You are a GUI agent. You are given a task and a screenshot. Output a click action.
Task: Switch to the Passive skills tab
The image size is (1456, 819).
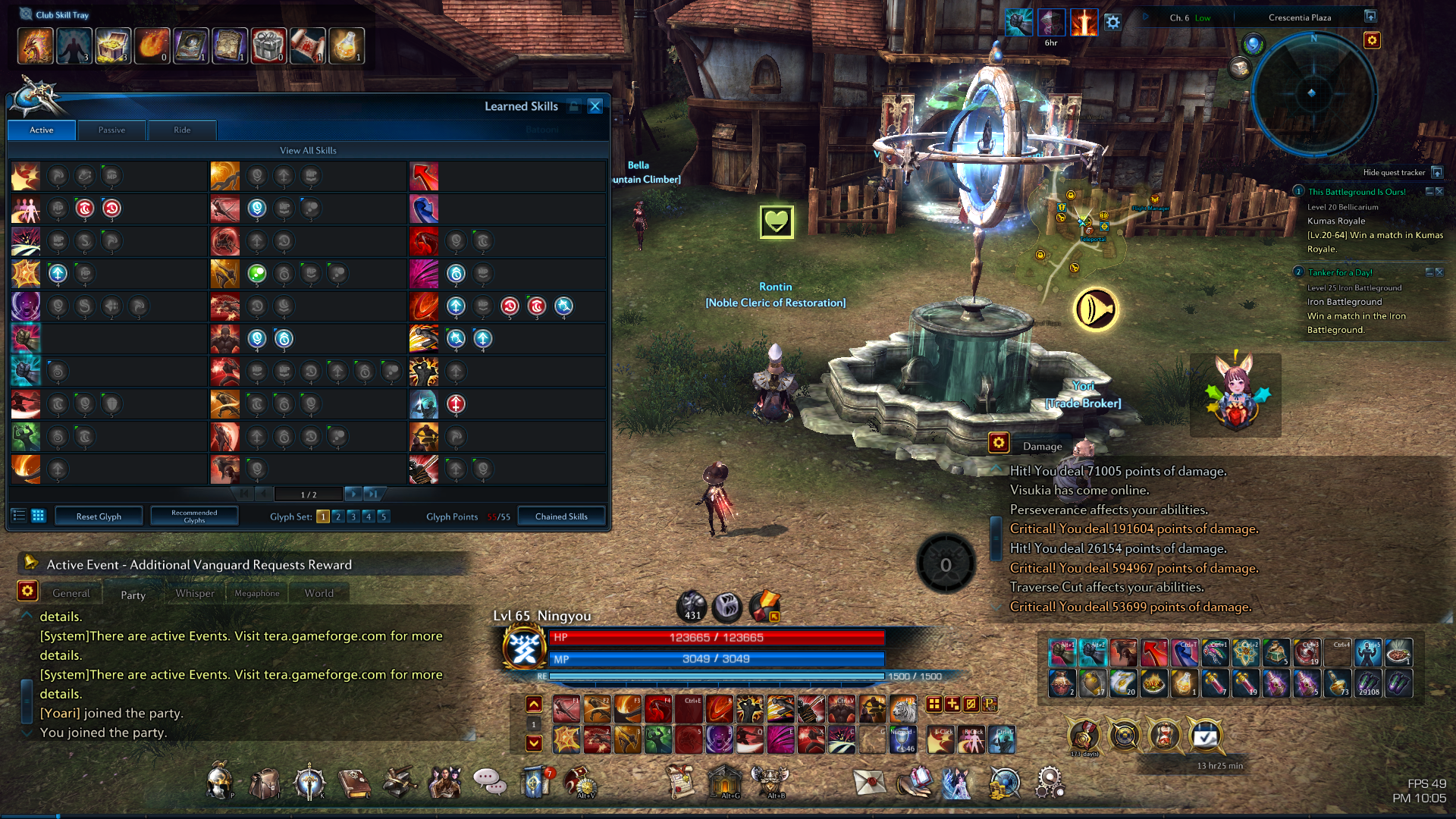[x=111, y=130]
